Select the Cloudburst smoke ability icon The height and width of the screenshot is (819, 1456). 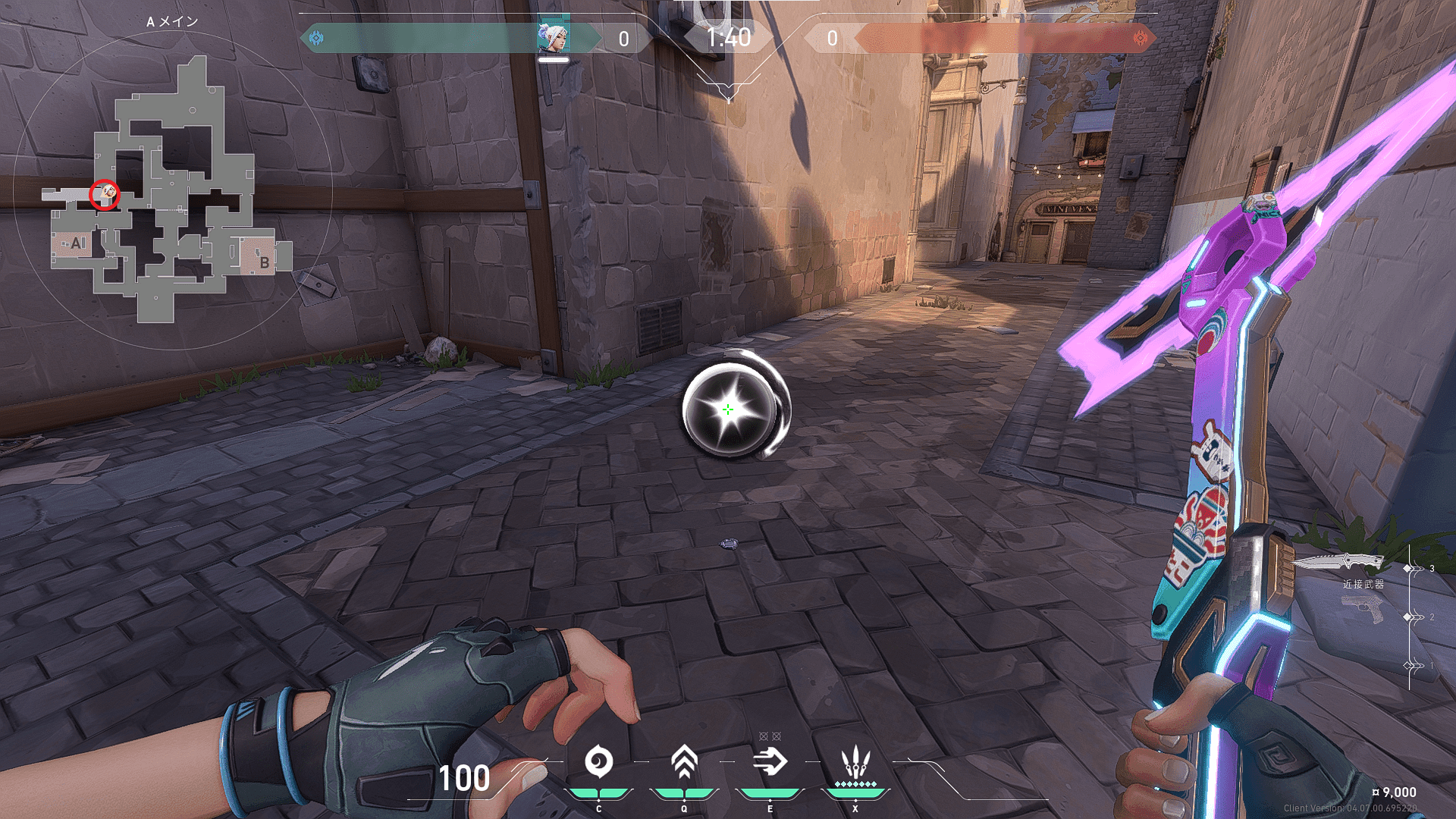pyautogui.click(x=599, y=762)
